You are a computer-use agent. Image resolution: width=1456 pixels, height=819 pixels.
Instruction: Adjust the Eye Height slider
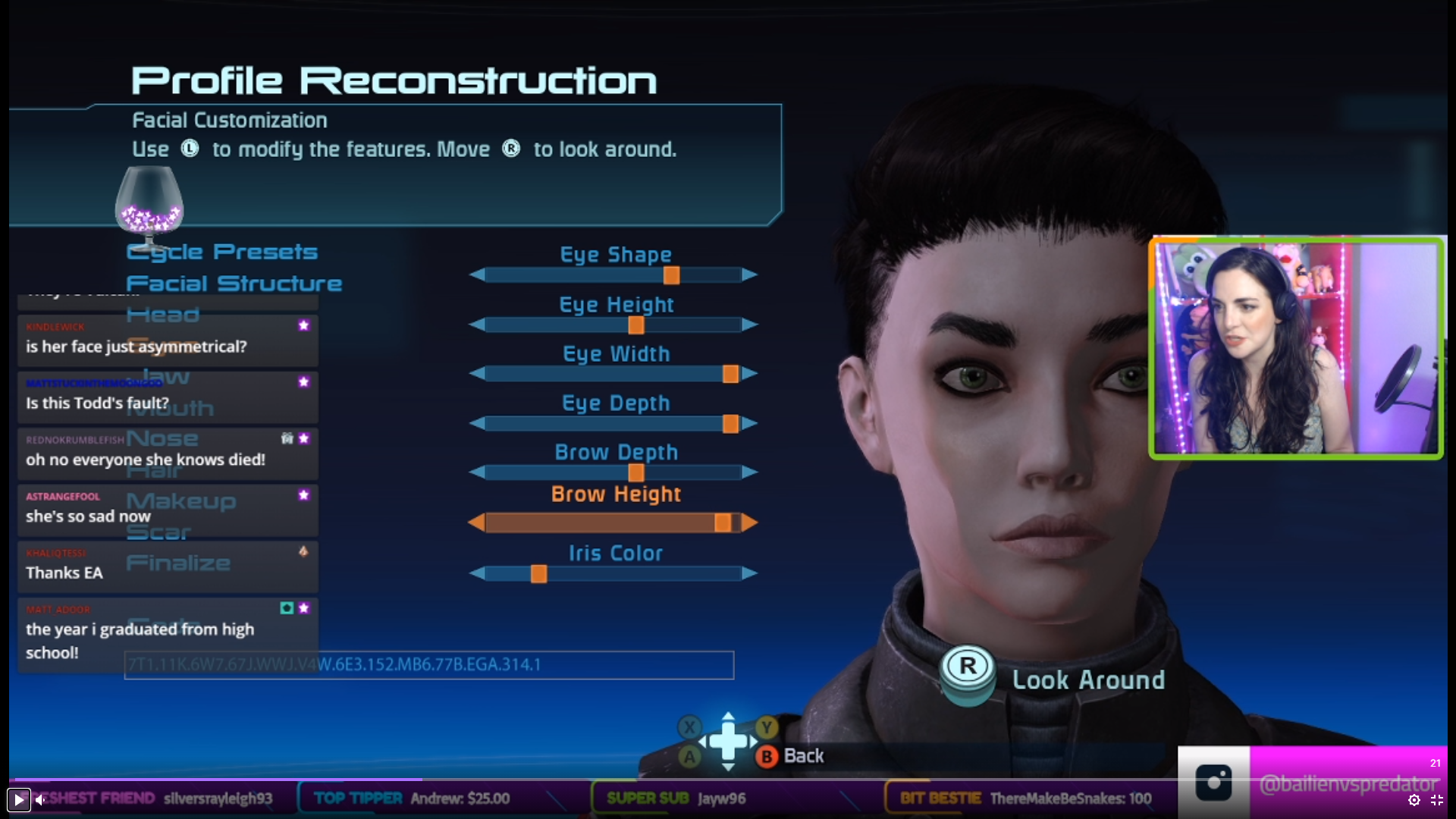coord(636,325)
